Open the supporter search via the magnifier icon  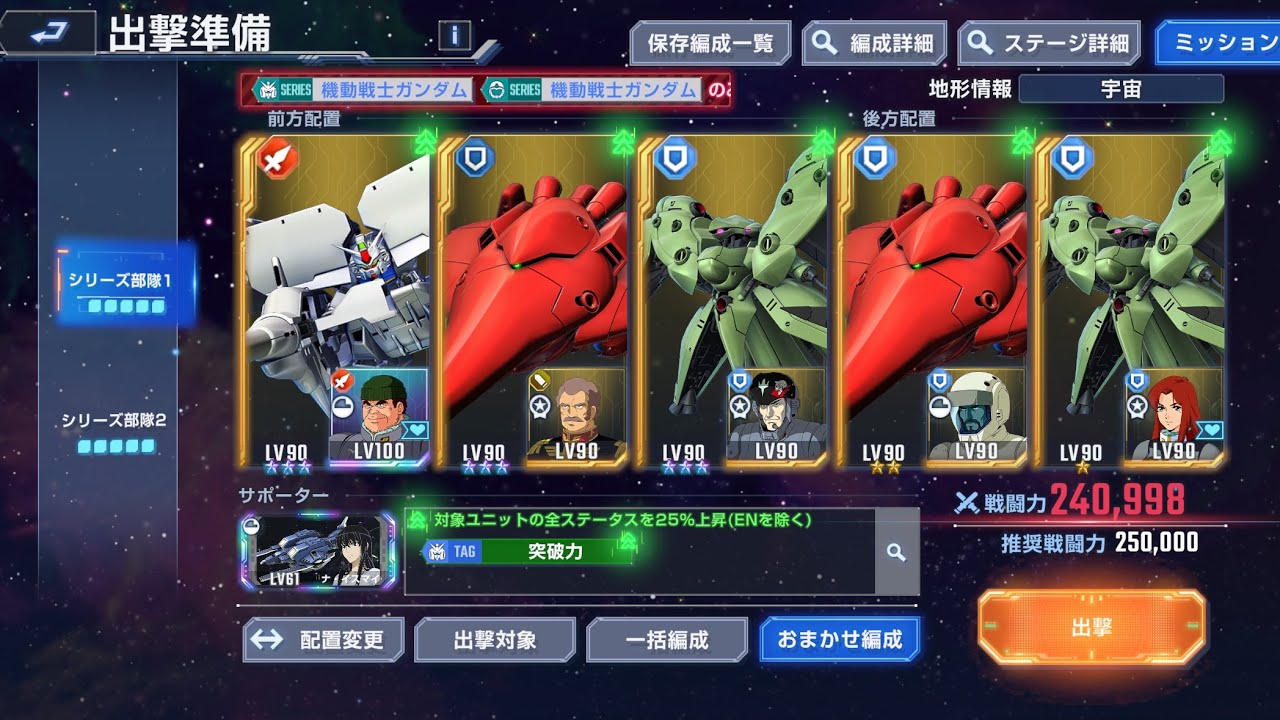[x=899, y=552]
